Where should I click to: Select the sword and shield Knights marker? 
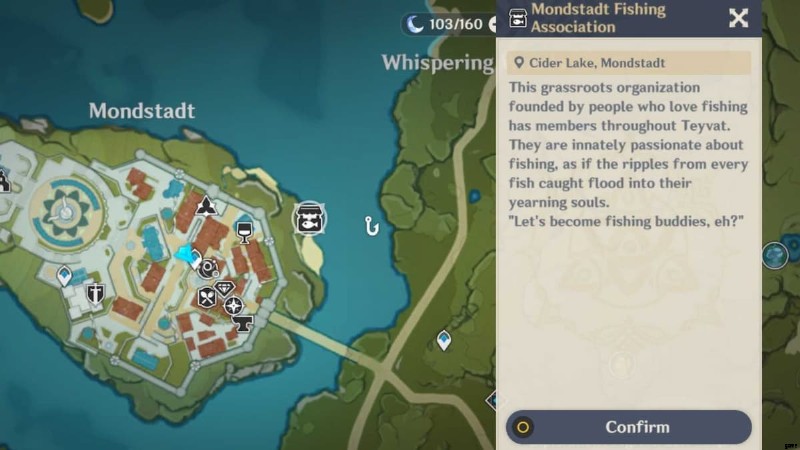pos(96,294)
